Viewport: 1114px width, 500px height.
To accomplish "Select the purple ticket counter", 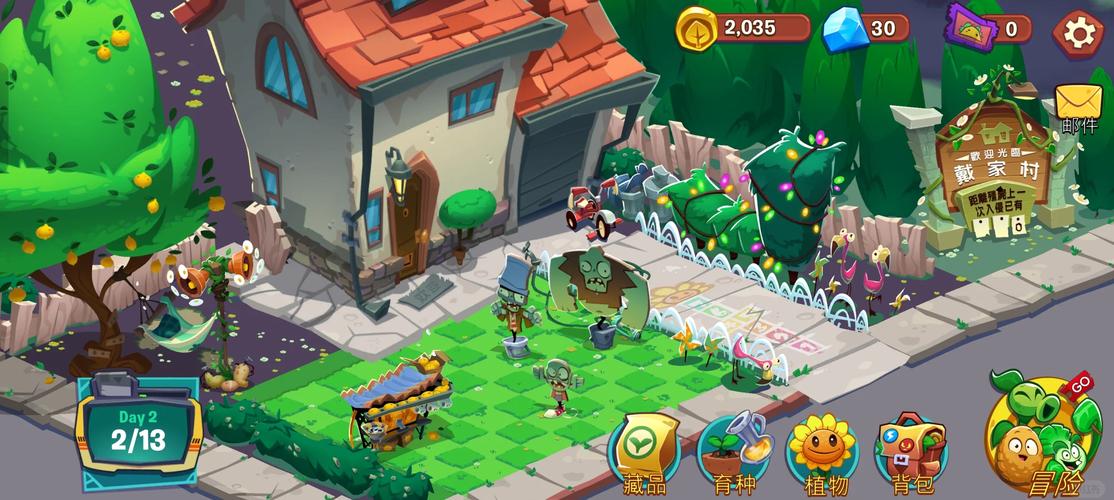I will (x=989, y=28).
